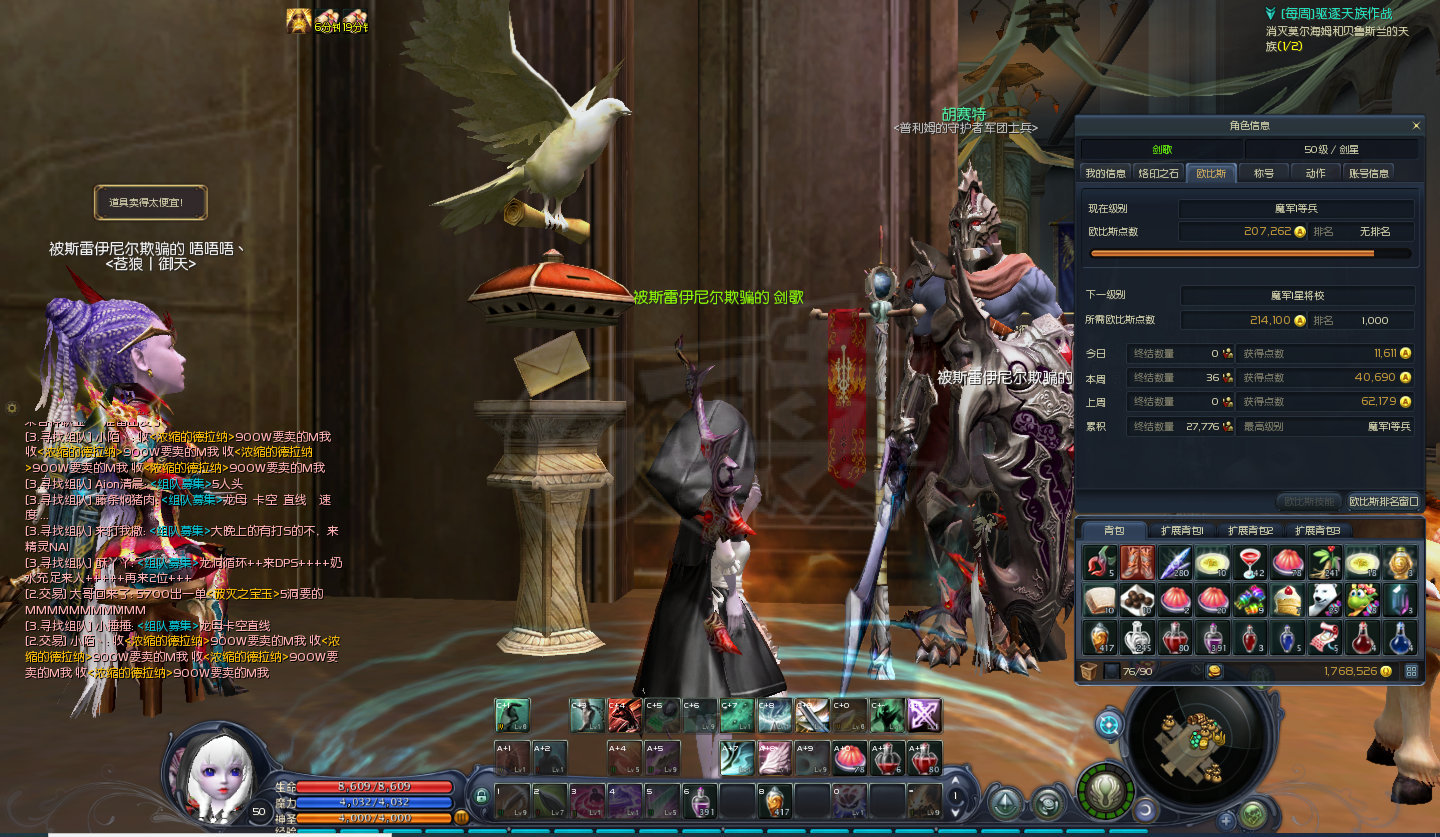1440x837 pixels.
Task: Close the character info window
Action: pos(1416,126)
